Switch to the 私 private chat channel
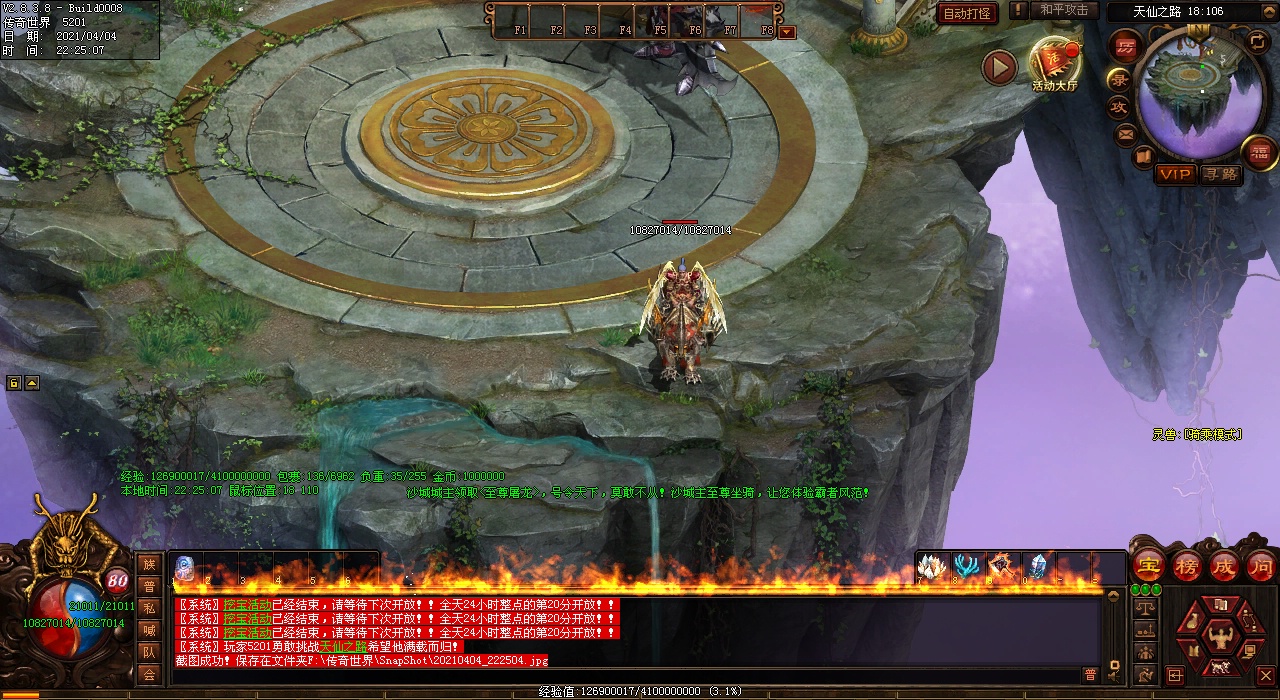This screenshot has height=700, width=1280. [149, 608]
